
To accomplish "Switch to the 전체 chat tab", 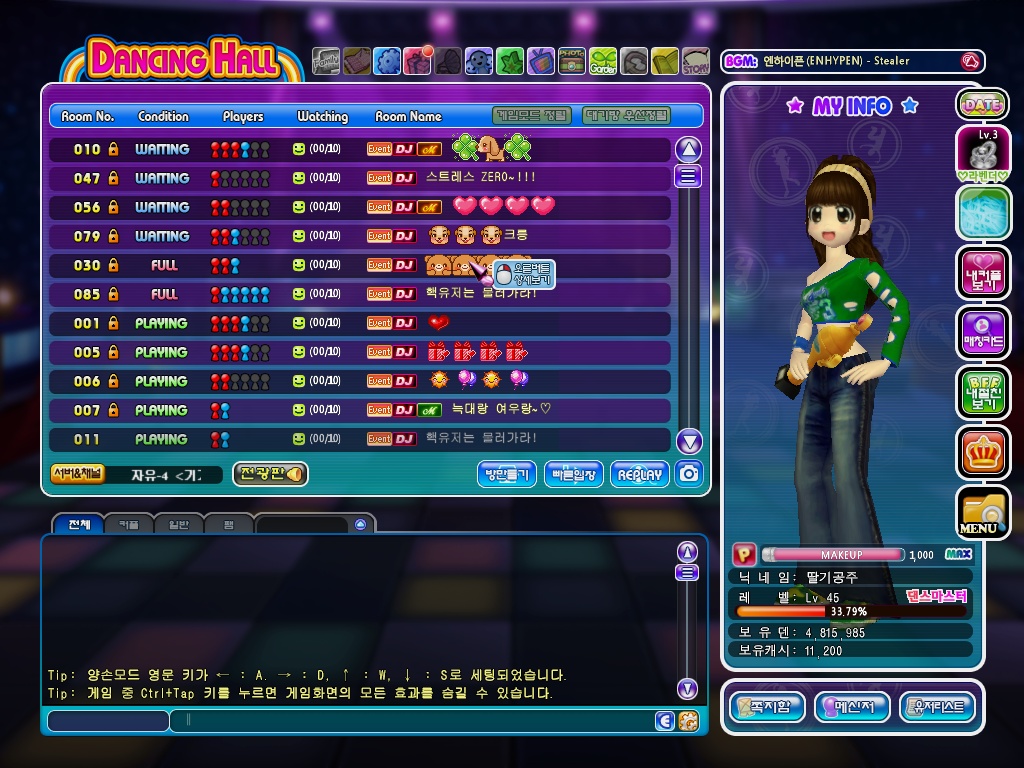I will click(x=79, y=524).
